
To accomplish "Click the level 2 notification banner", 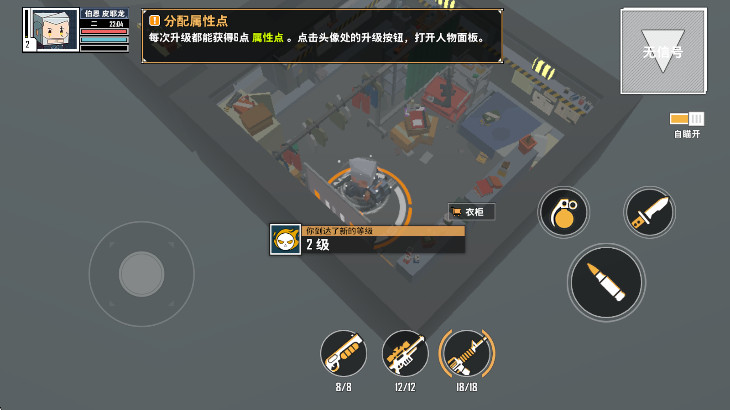I will pos(368,239).
